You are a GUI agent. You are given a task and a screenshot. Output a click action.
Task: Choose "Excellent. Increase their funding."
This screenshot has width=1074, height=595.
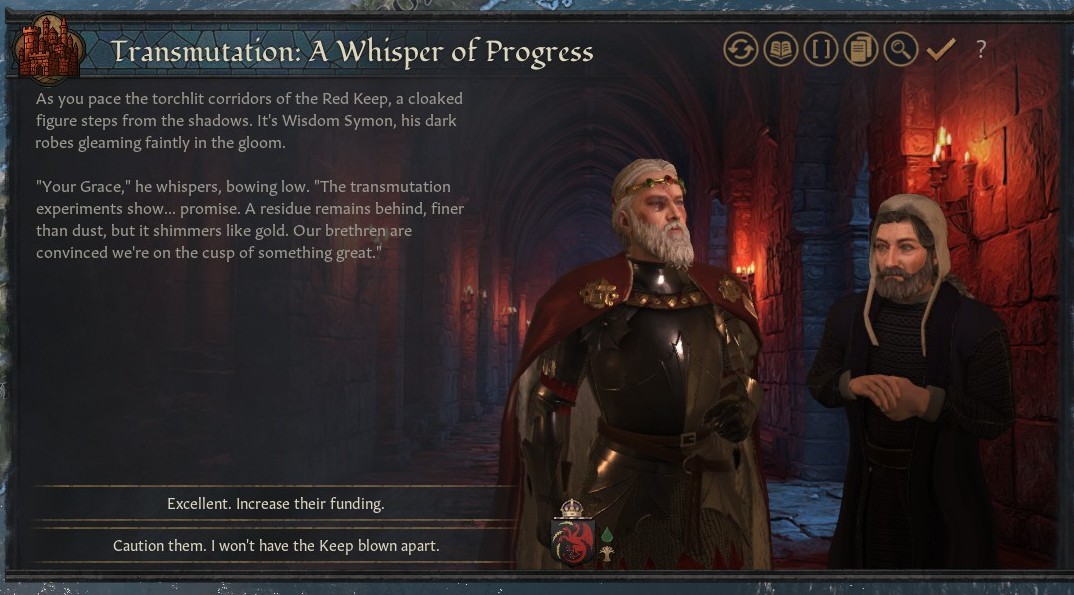(x=275, y=504)
